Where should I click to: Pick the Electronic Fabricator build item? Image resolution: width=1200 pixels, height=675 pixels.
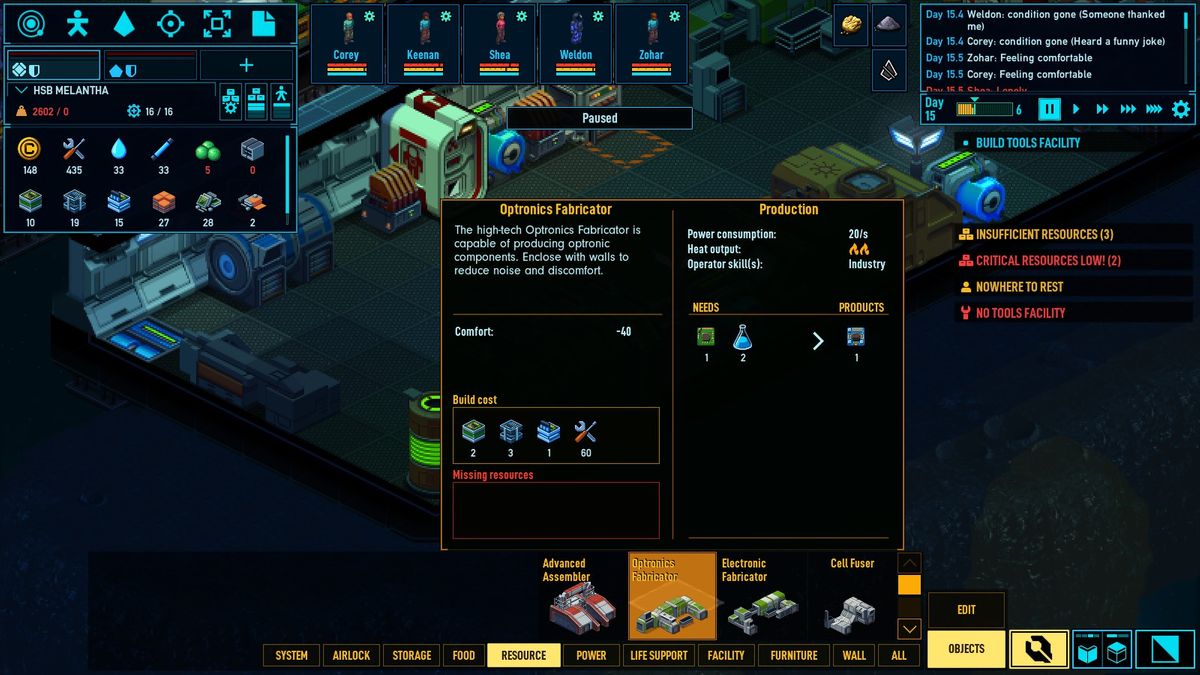click(762, 596)
